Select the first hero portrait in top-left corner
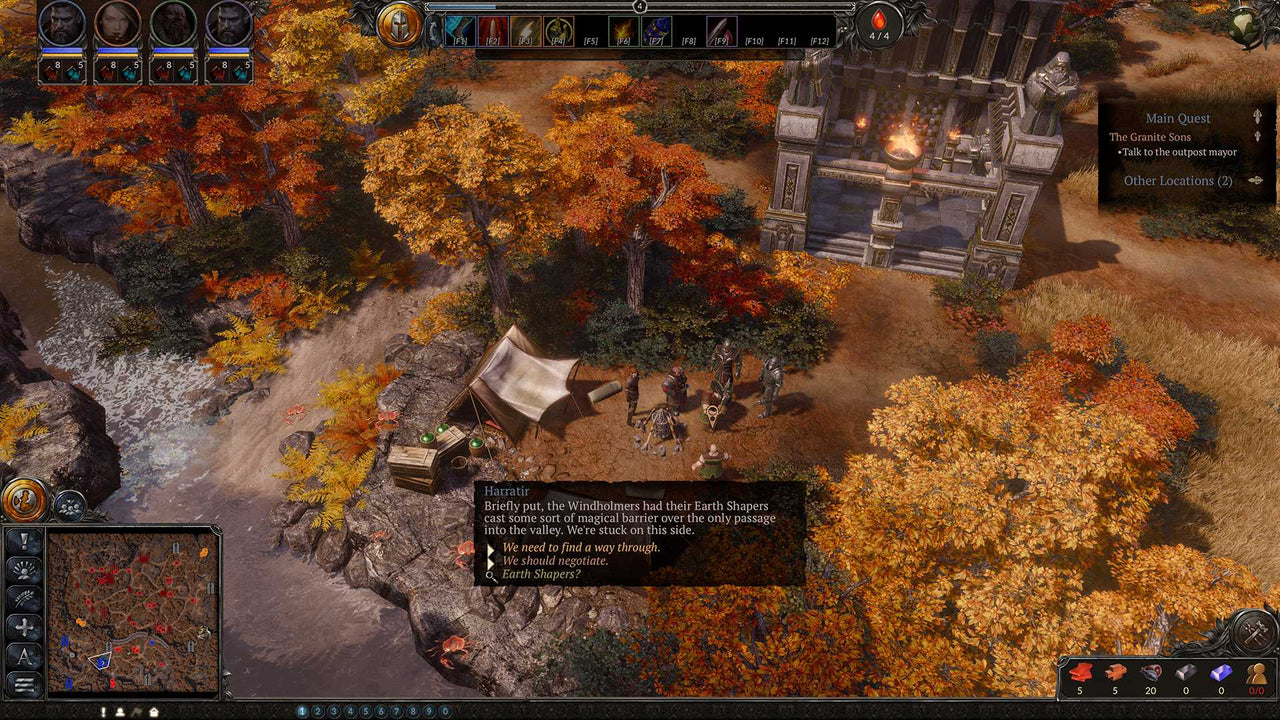 point(60,22)
